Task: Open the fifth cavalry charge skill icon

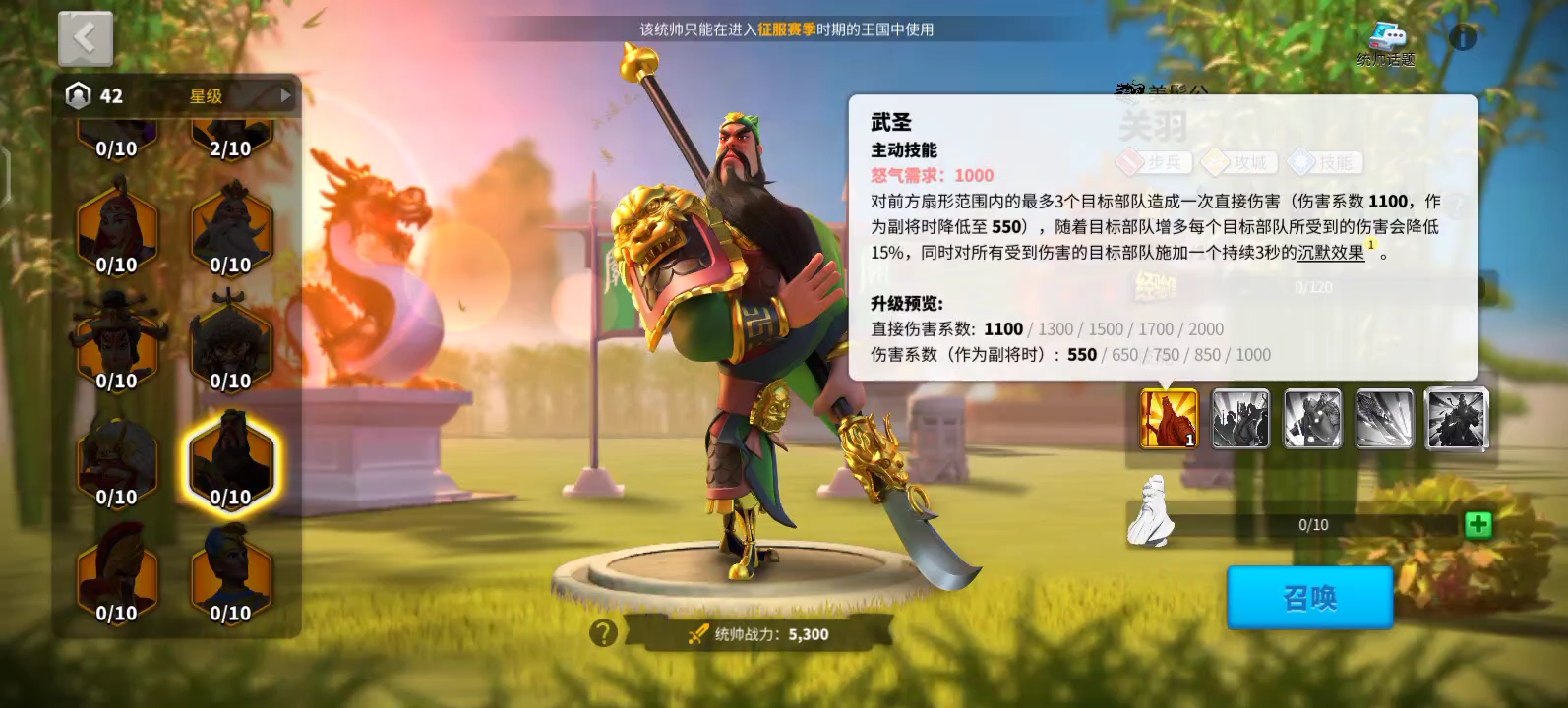Action: coord(1456,419)
